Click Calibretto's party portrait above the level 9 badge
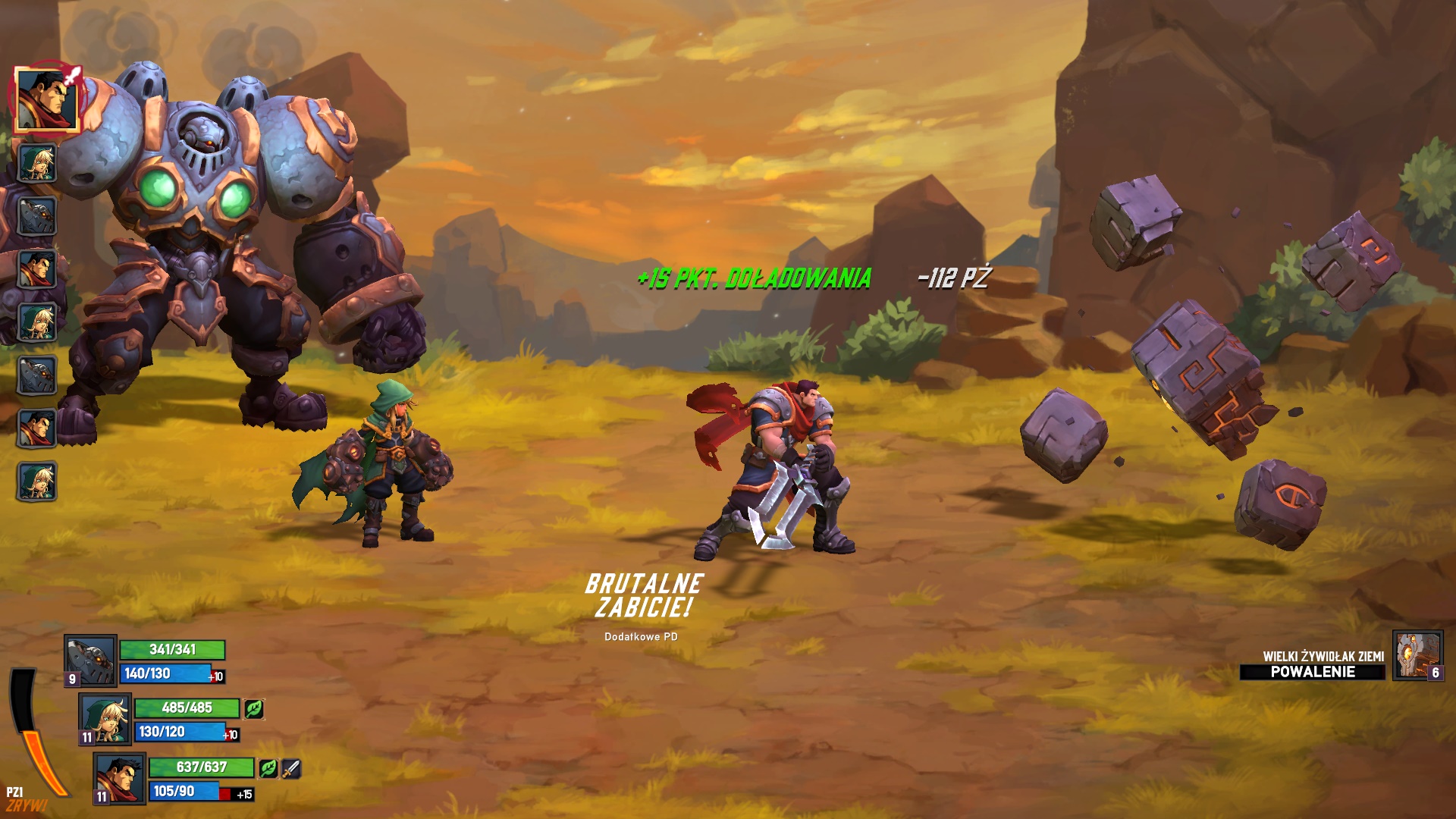1456x819 pixels. [x=90, y=658]
